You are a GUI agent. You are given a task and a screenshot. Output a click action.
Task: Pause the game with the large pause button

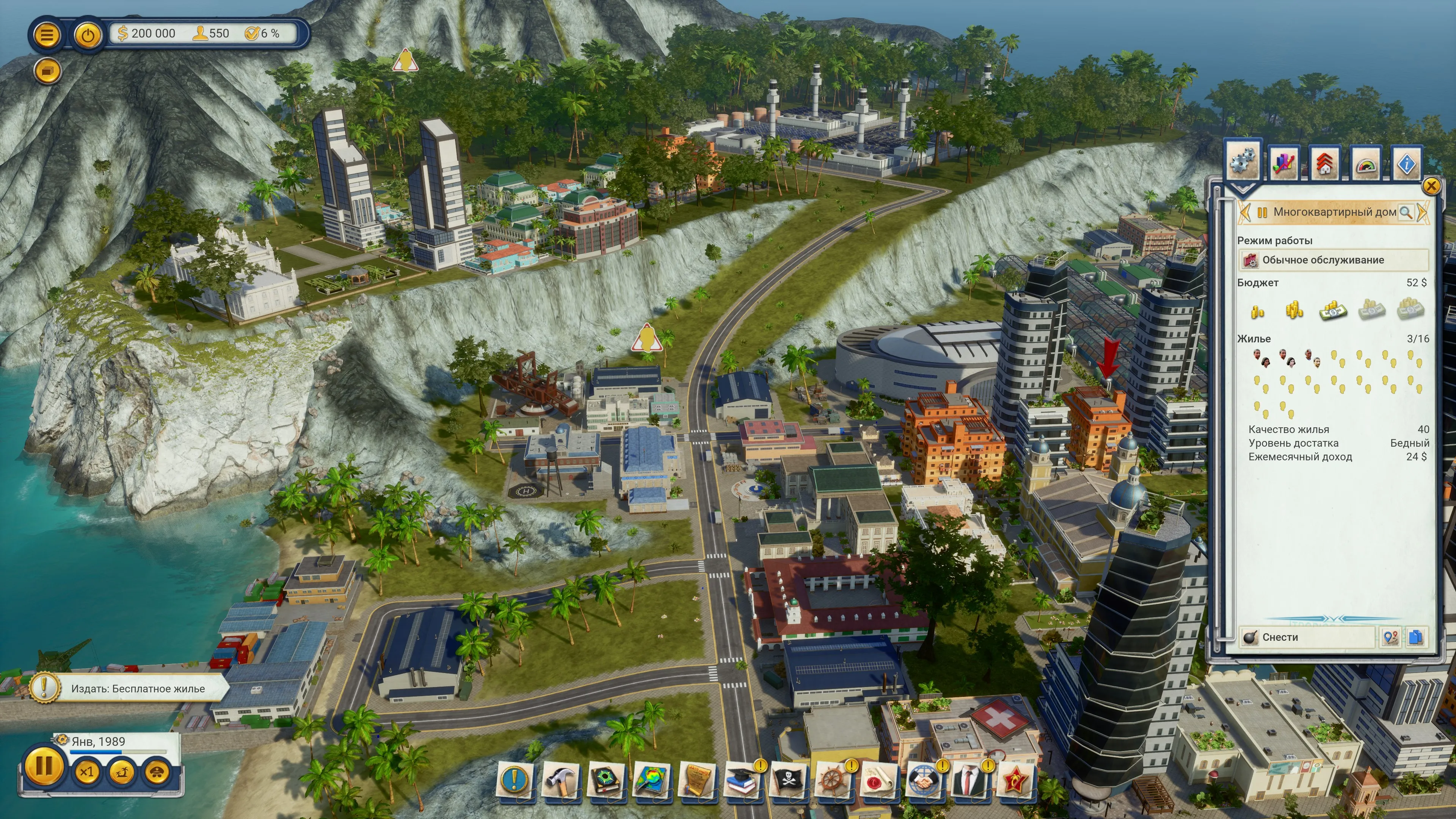tap(43, 767)
